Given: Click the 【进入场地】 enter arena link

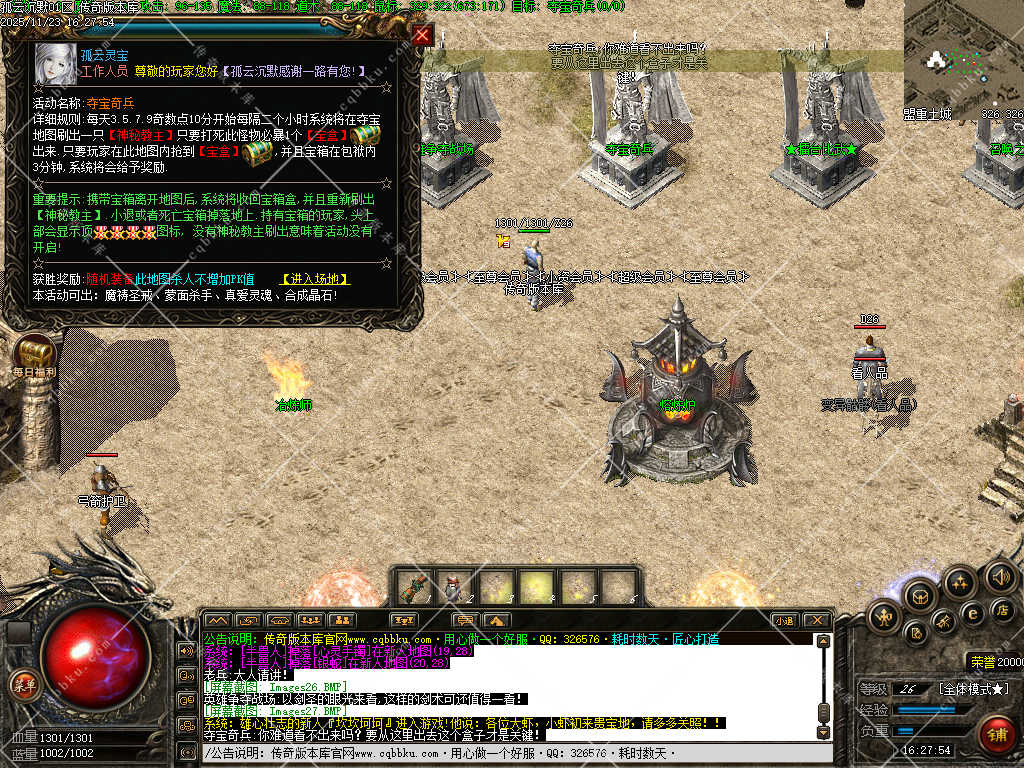Looking at the screenshot, I should [316, 279].
